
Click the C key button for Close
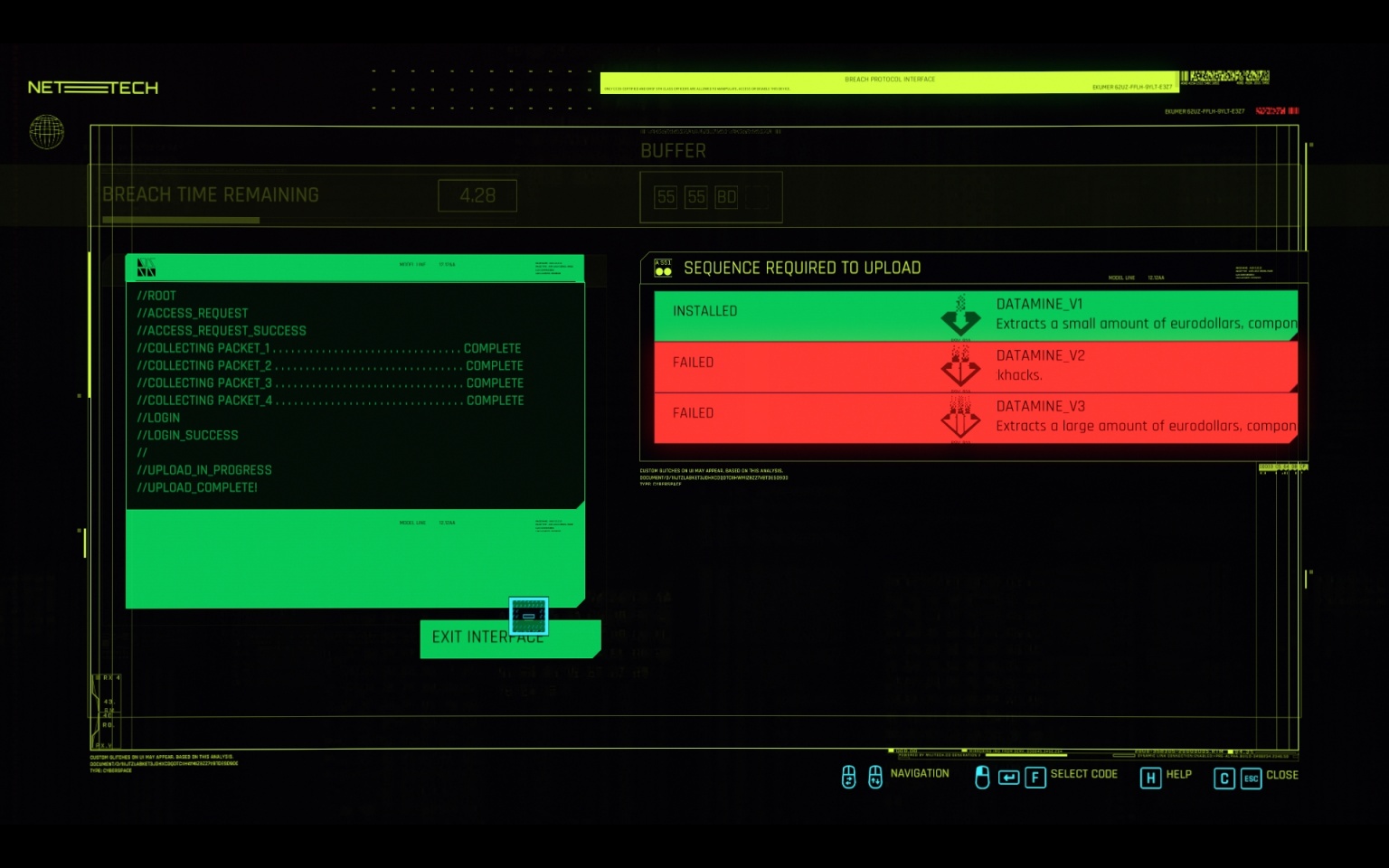(x=1224, y=778)
